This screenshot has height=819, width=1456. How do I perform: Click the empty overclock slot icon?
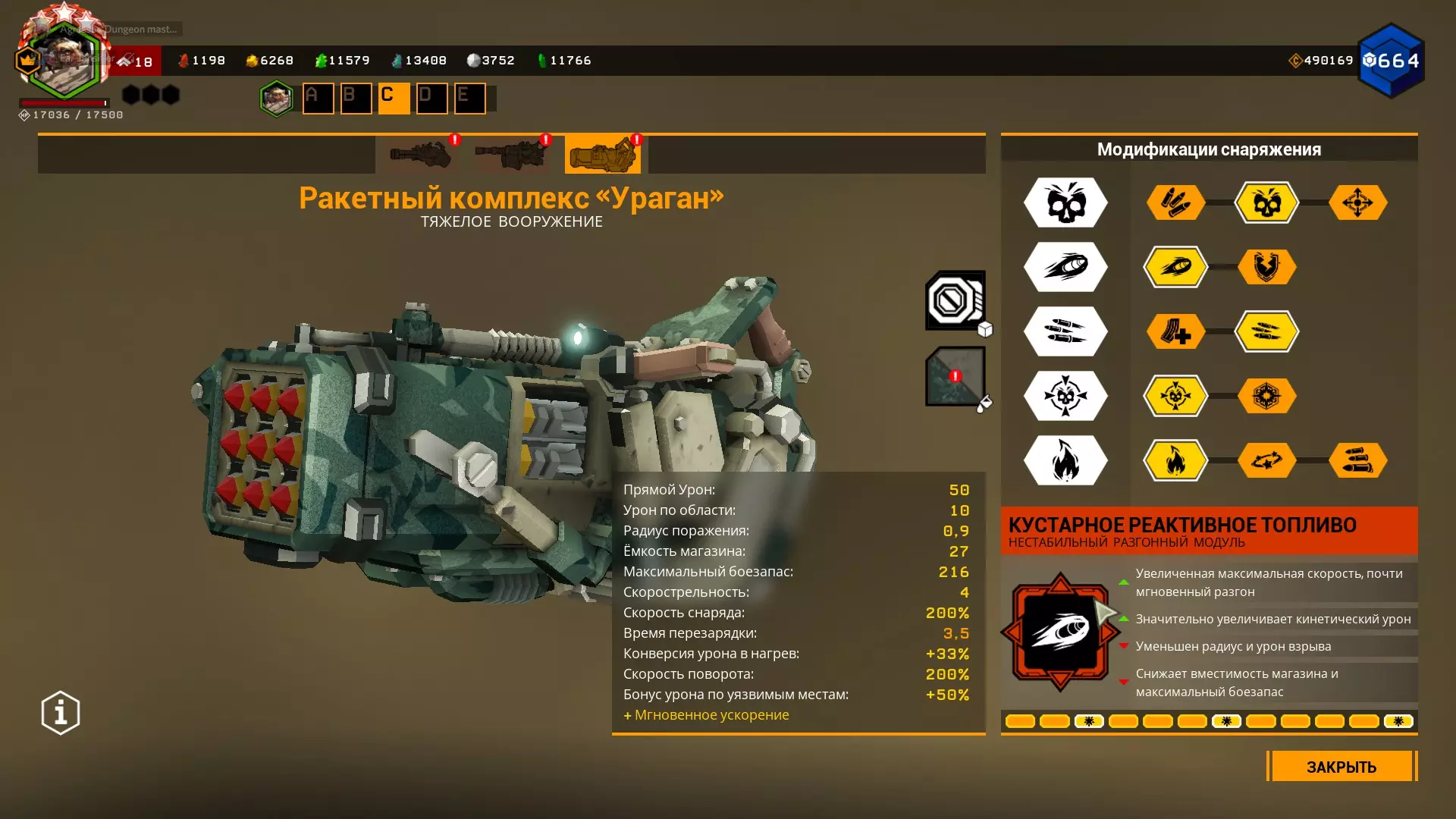[955, 300]
